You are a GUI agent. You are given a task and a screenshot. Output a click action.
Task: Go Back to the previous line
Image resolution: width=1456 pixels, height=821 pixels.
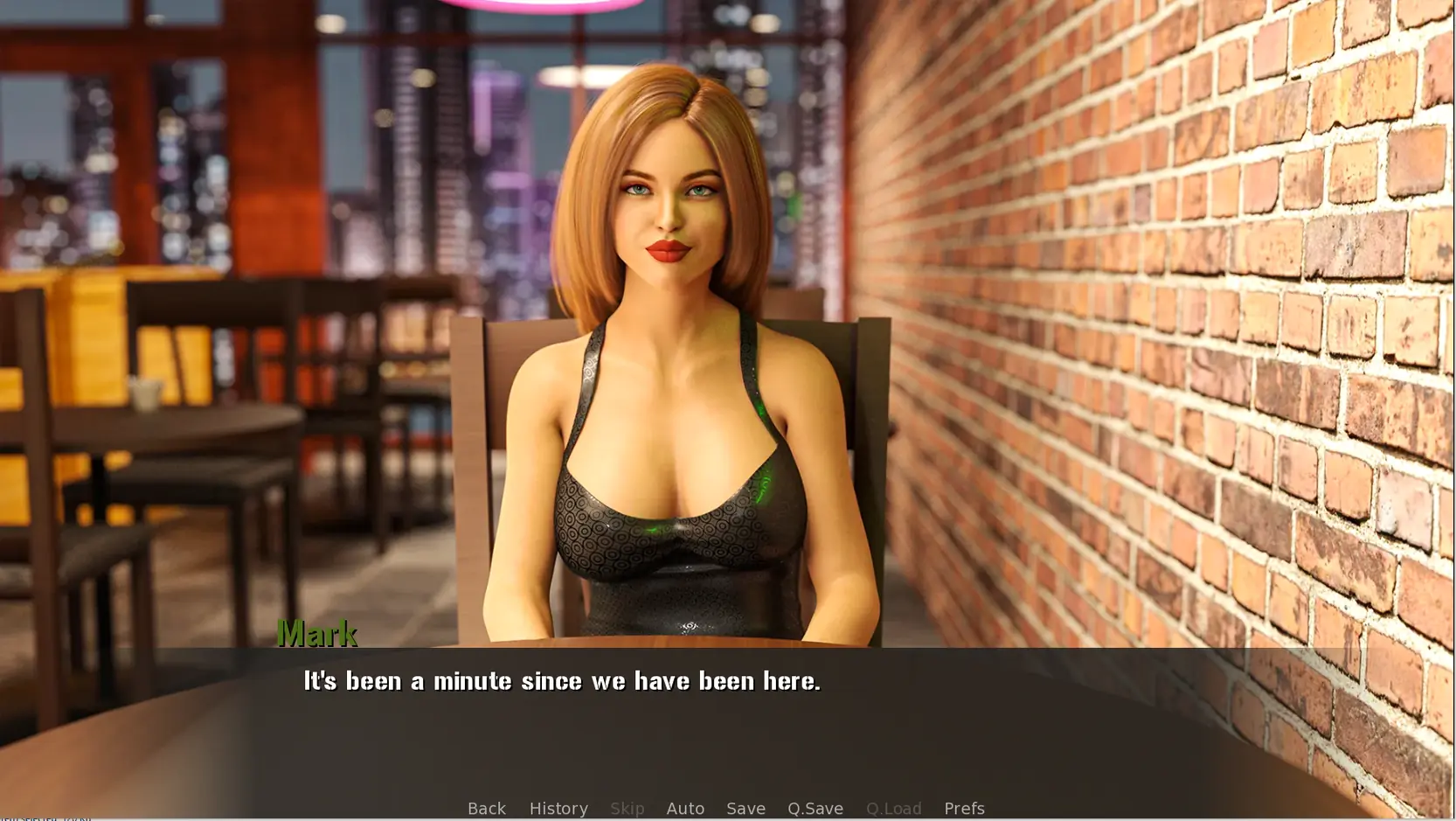(x=486, y=808)
